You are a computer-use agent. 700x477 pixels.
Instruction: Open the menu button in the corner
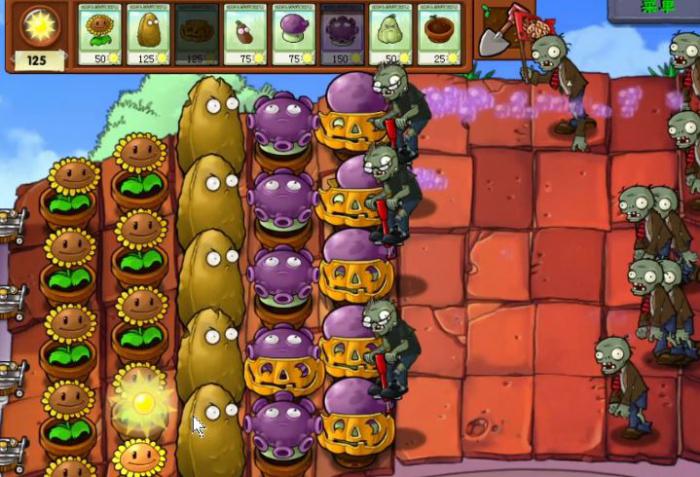coord(655,8)
